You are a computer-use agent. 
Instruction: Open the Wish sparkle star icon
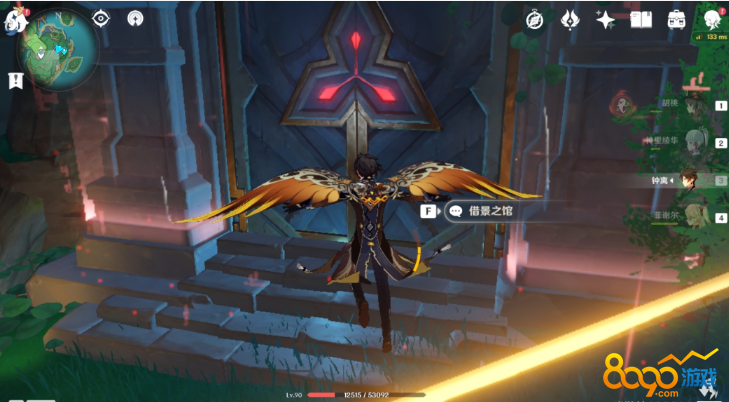pos(605,19)
